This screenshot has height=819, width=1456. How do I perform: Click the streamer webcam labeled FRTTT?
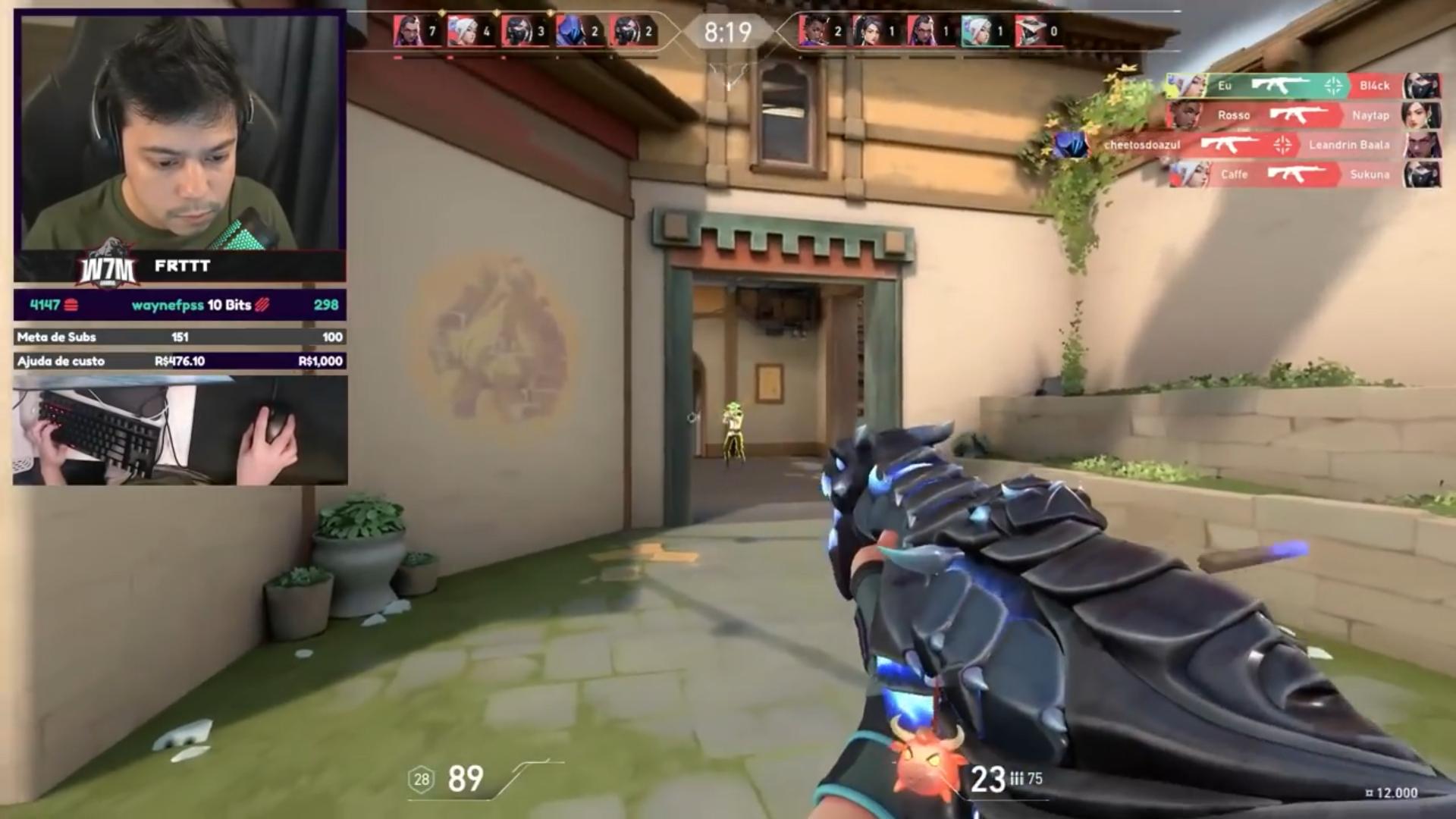click(x=180, y=144)
